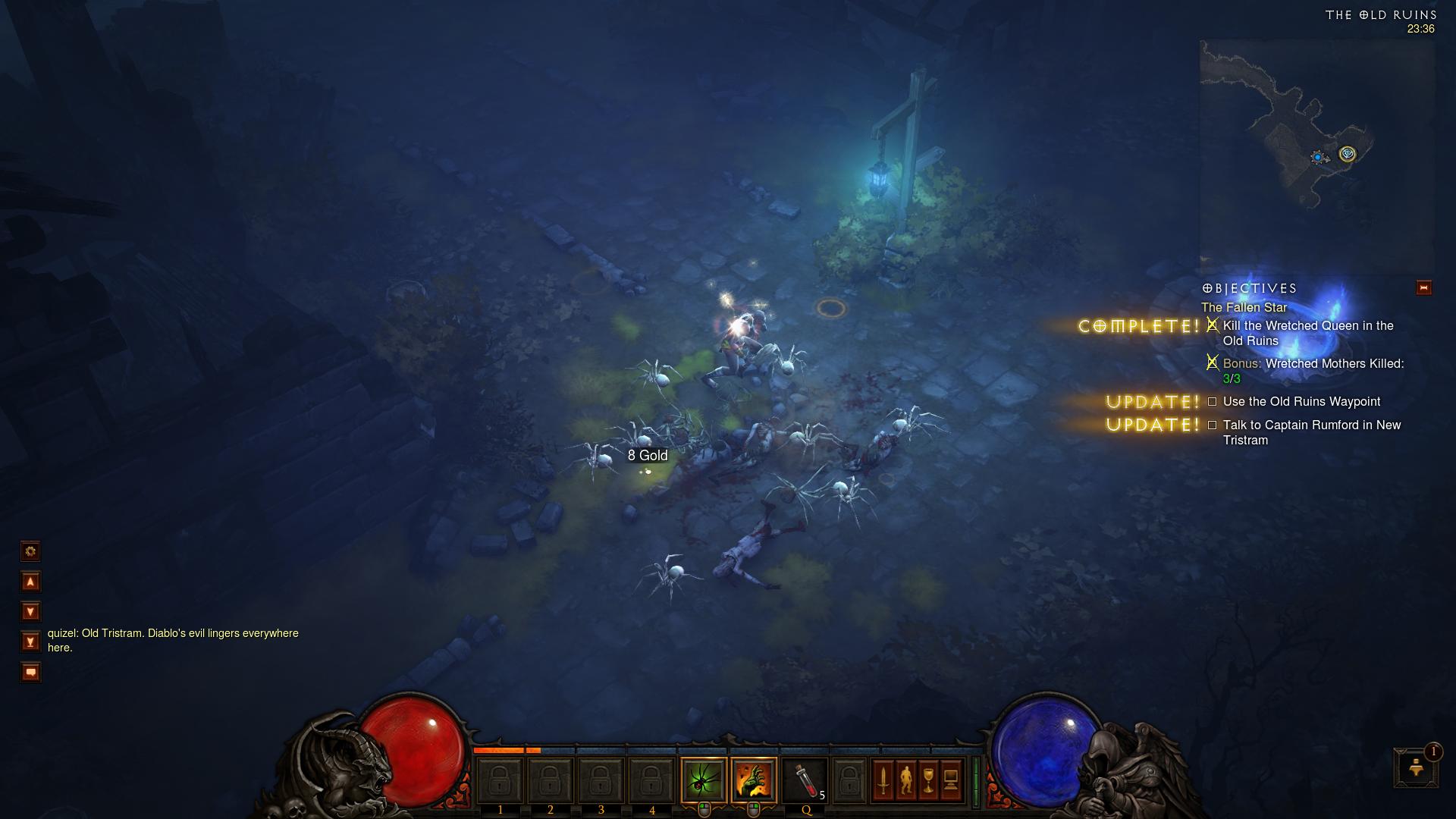Open the notification icon with badge 1
This screenshot has width=1456, height=819.
[1415, 767]
